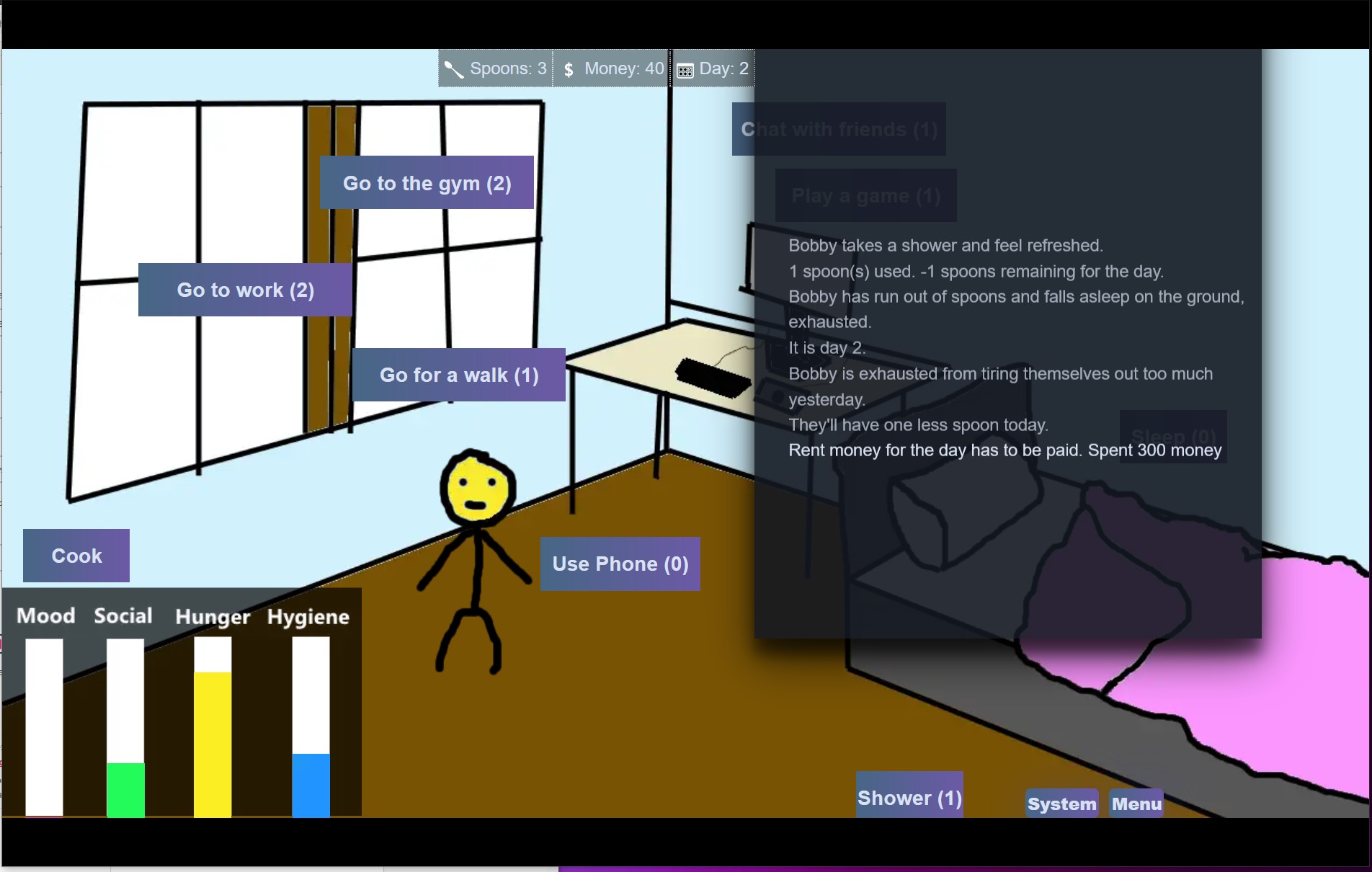
Task: Select 'Go for a walk (1)'
Action: coord(459,374)
